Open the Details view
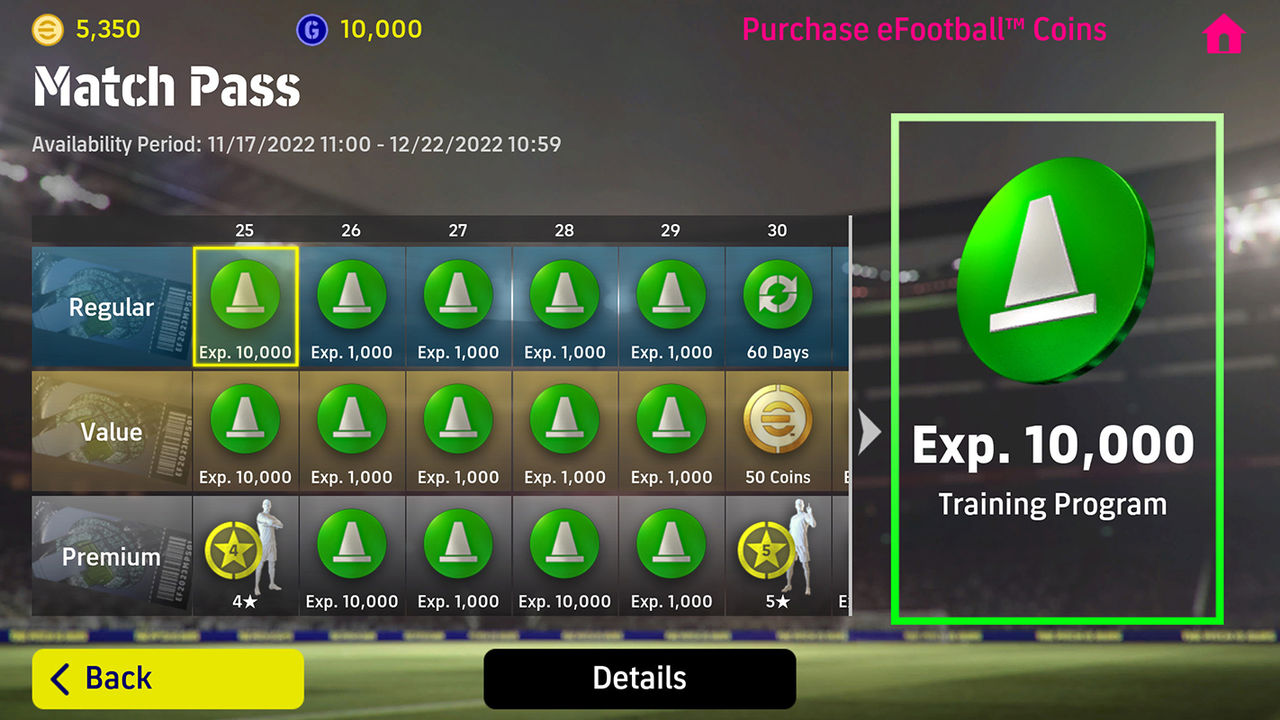Viewport: 1280px width, 720px height. pyautogui.click(x=639, y=677)
